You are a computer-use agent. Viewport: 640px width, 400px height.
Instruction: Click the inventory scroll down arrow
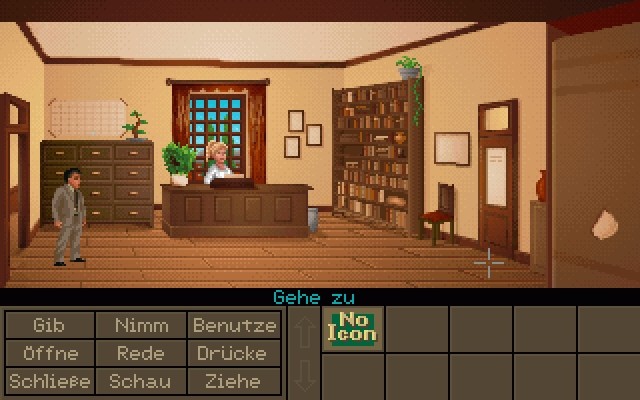303,375
